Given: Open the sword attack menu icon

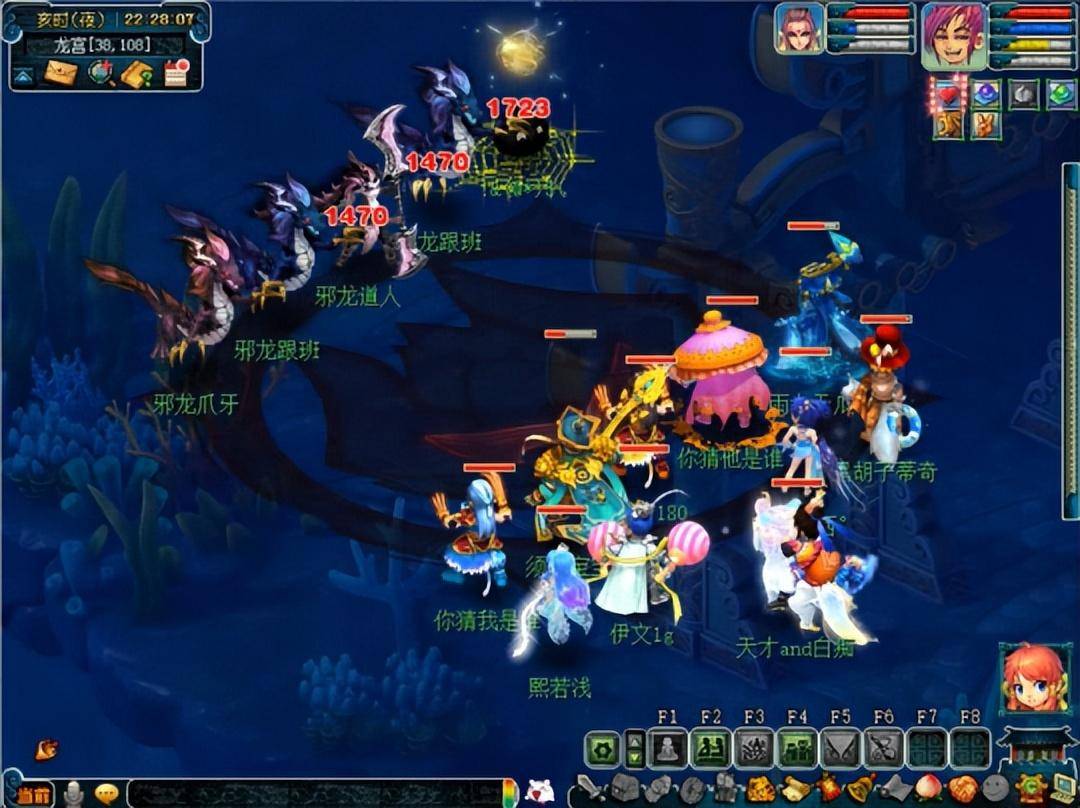Looking at the screenshot, I should point(590,788).
